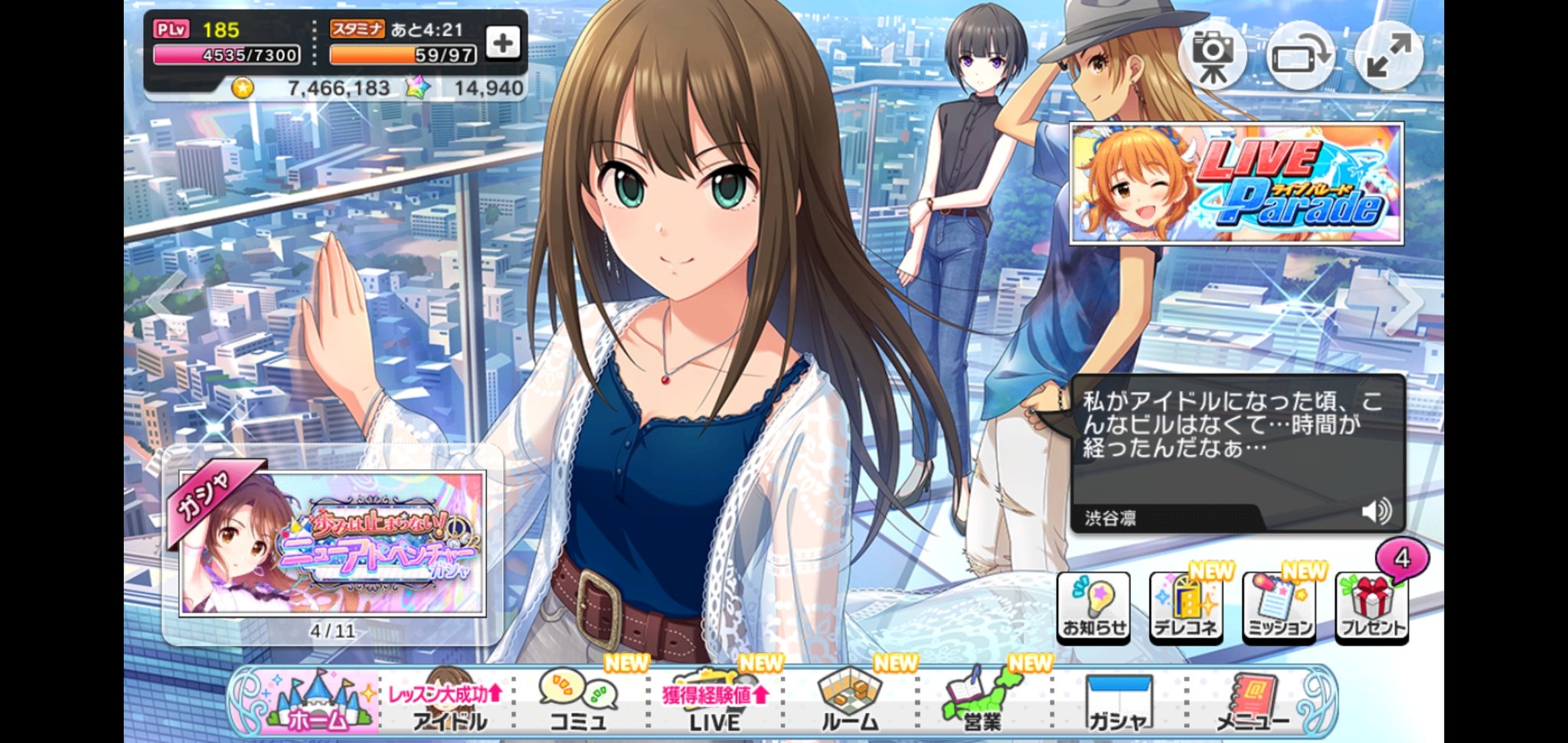Open the New Adventure gacha banner
Viewport: 1568px width, 743px height.
coord(332,543)
